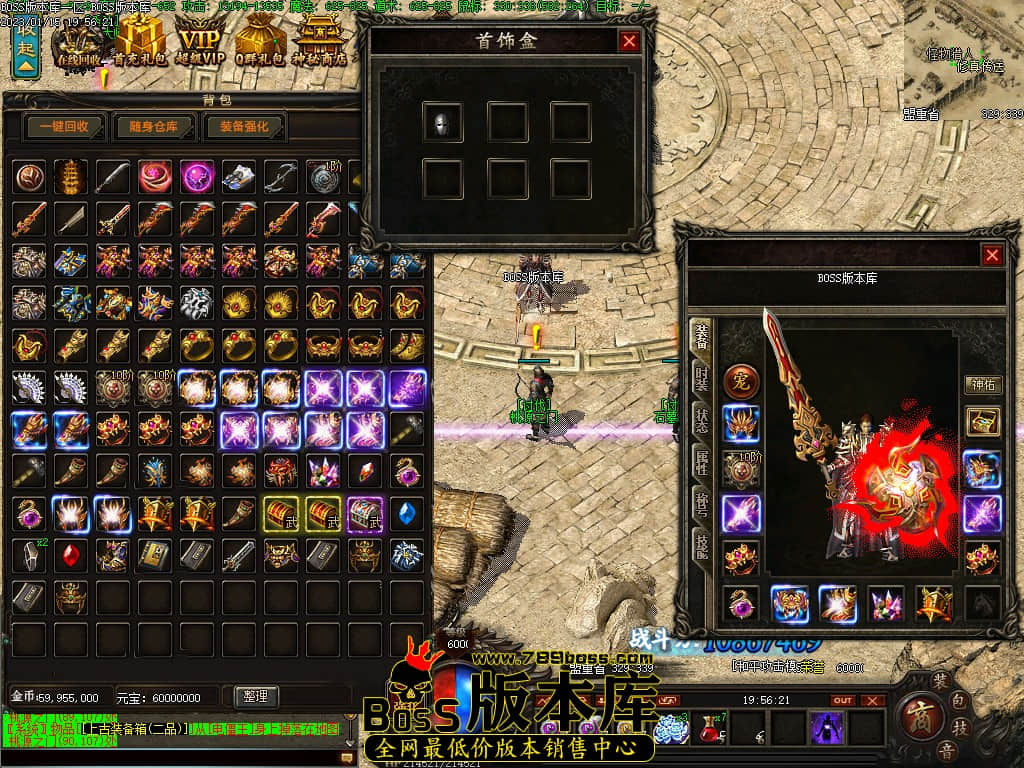Screen dimensions: 1024x768
Task: Select the blue gem in the backpack
Action: 407,513
